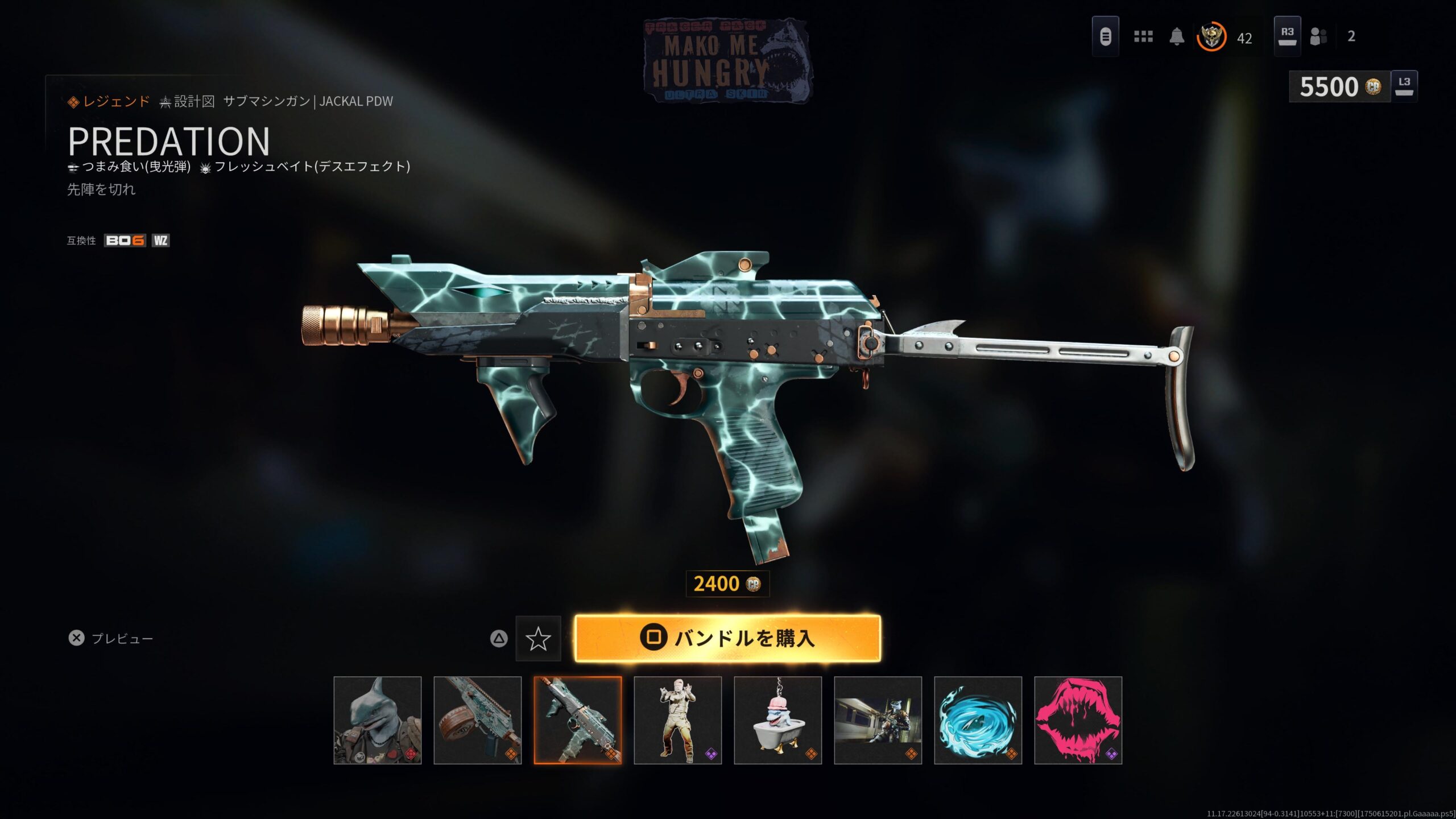Show the soldier finishing move thumbnail

point(678,720)
